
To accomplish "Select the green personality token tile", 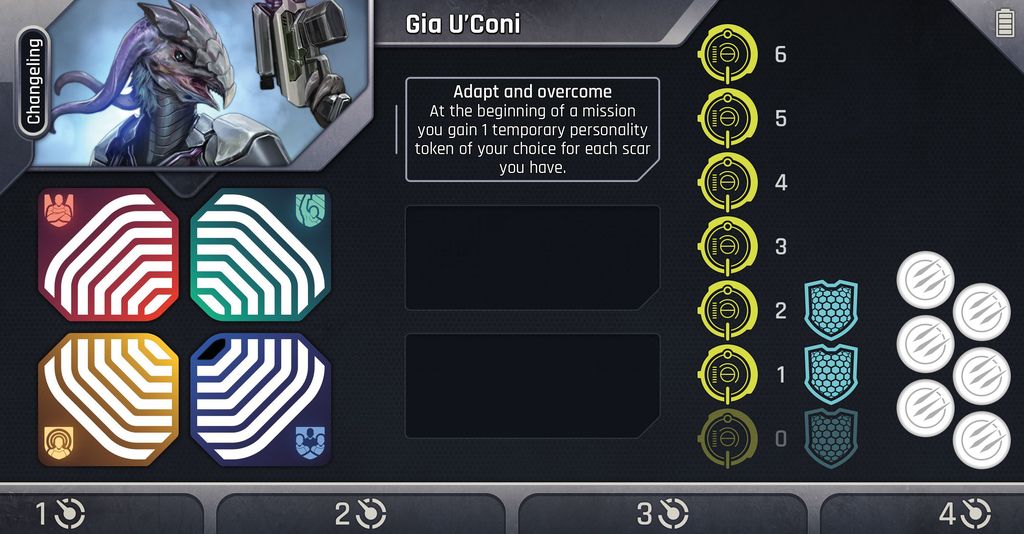I will pos(261,255).
